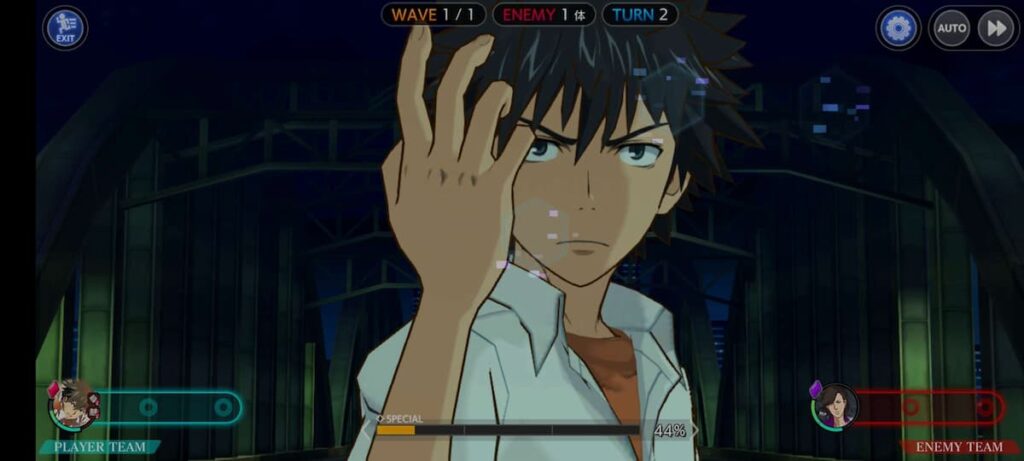Activate the fast-forward speed button
1024x461 pixels.
tap(996, 28)
